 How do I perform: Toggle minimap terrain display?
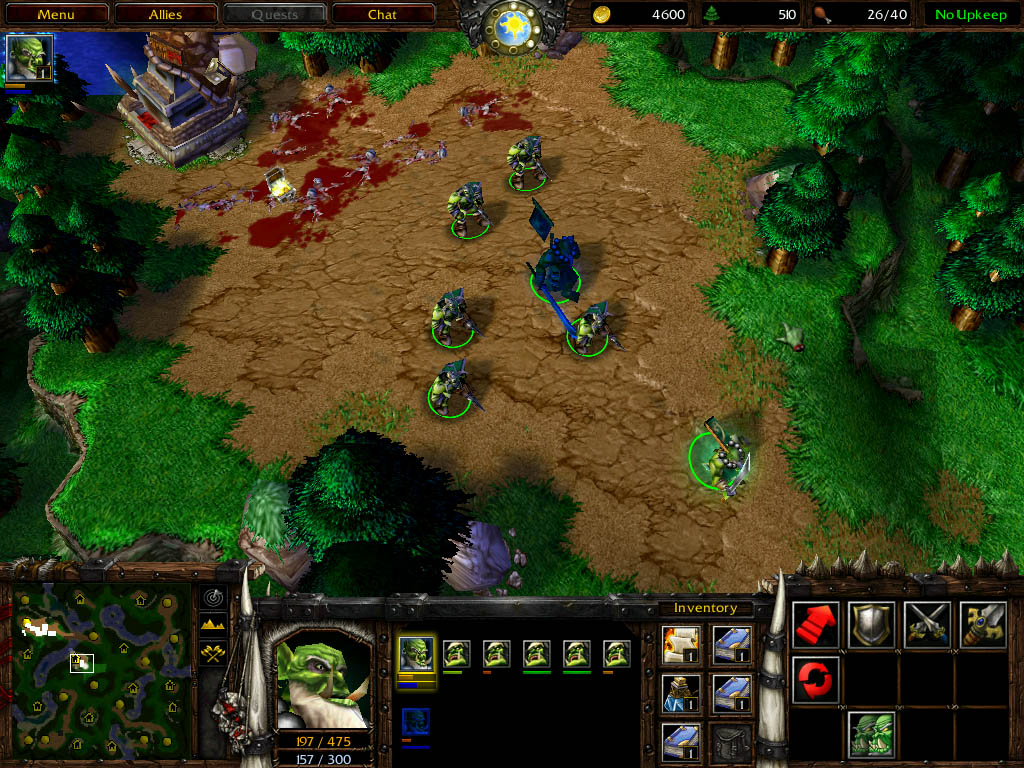pos(214,624)
